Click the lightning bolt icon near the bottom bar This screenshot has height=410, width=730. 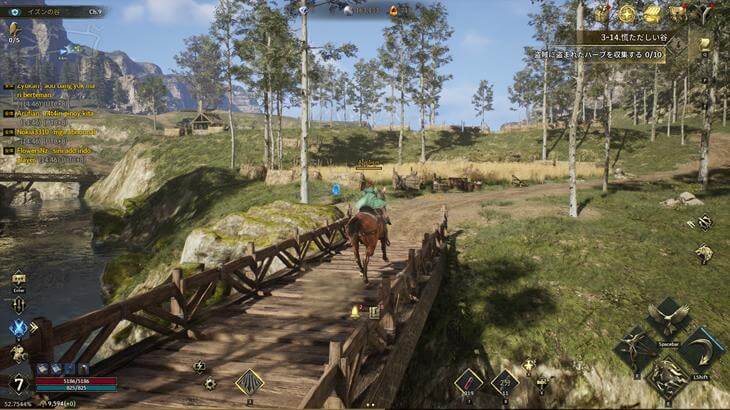[198, 366]
